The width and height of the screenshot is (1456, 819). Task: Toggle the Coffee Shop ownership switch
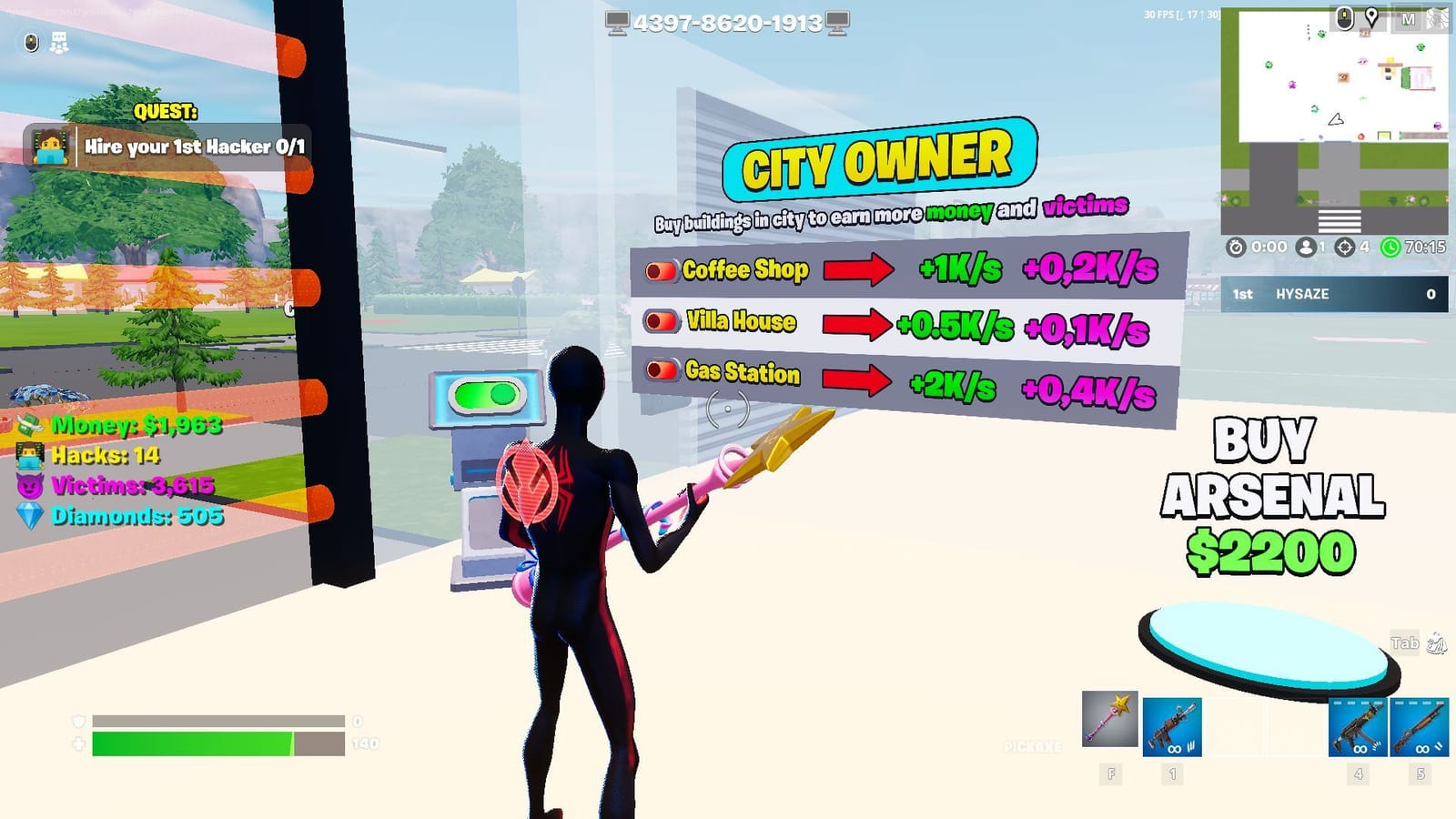click(x=660, y=269)
